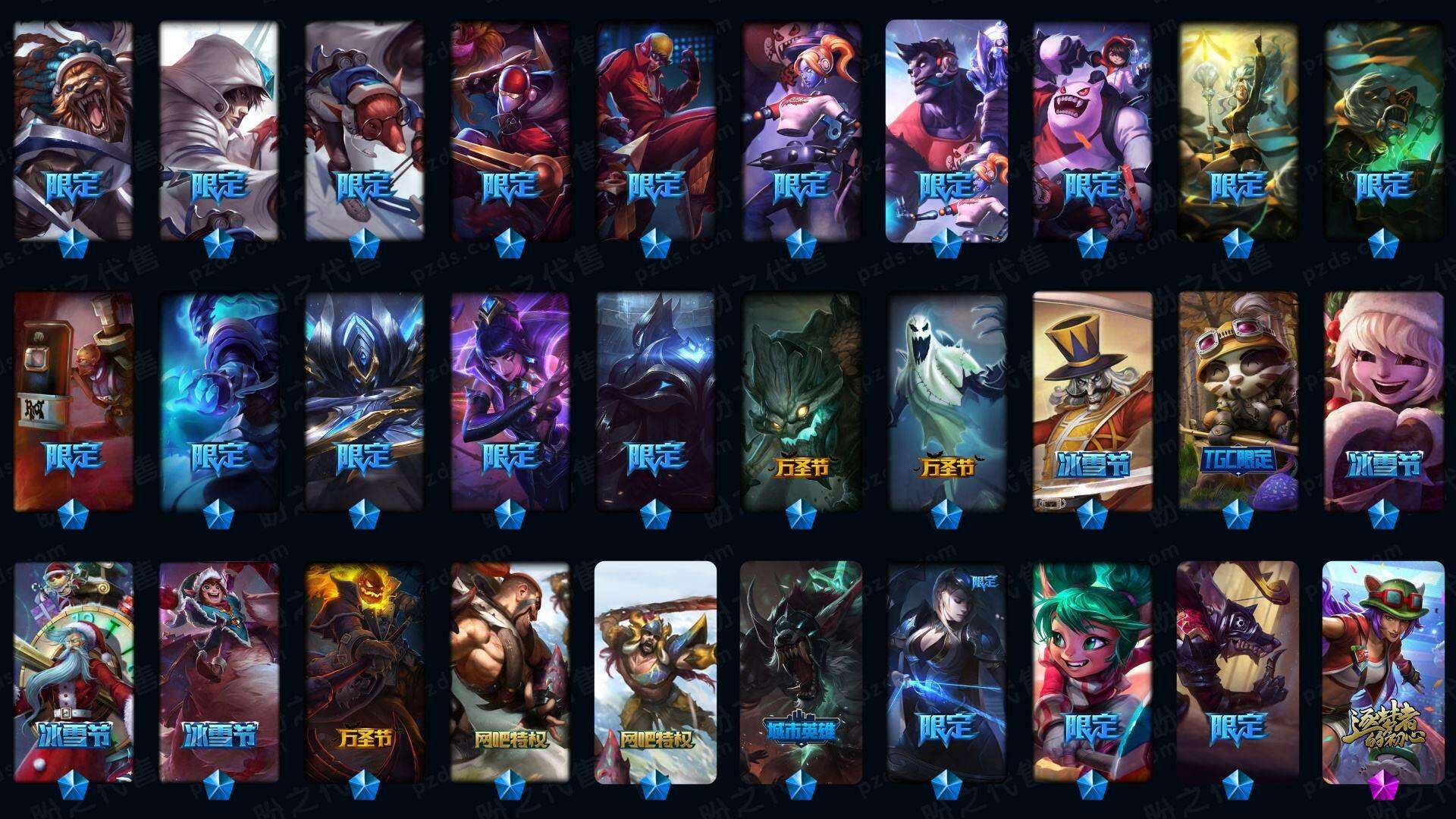Choose the white hooded assassin skin card
1456x819 pixels.
coord(219,129)
